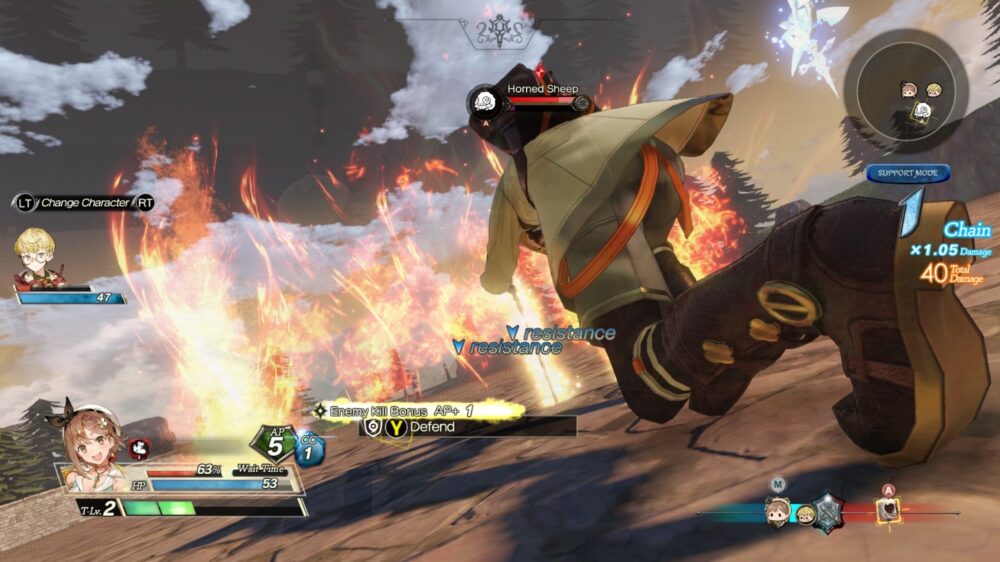
Task: Click the Change Character label
Action: [x=85, y=203]
